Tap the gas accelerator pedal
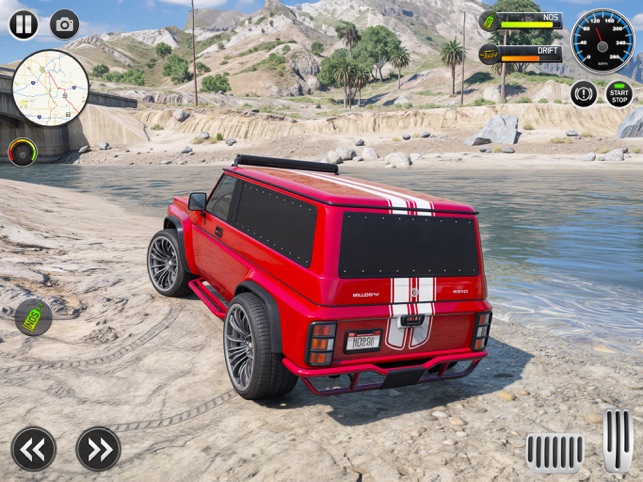This screenshot has width=643, height=482. pos(617,440)
